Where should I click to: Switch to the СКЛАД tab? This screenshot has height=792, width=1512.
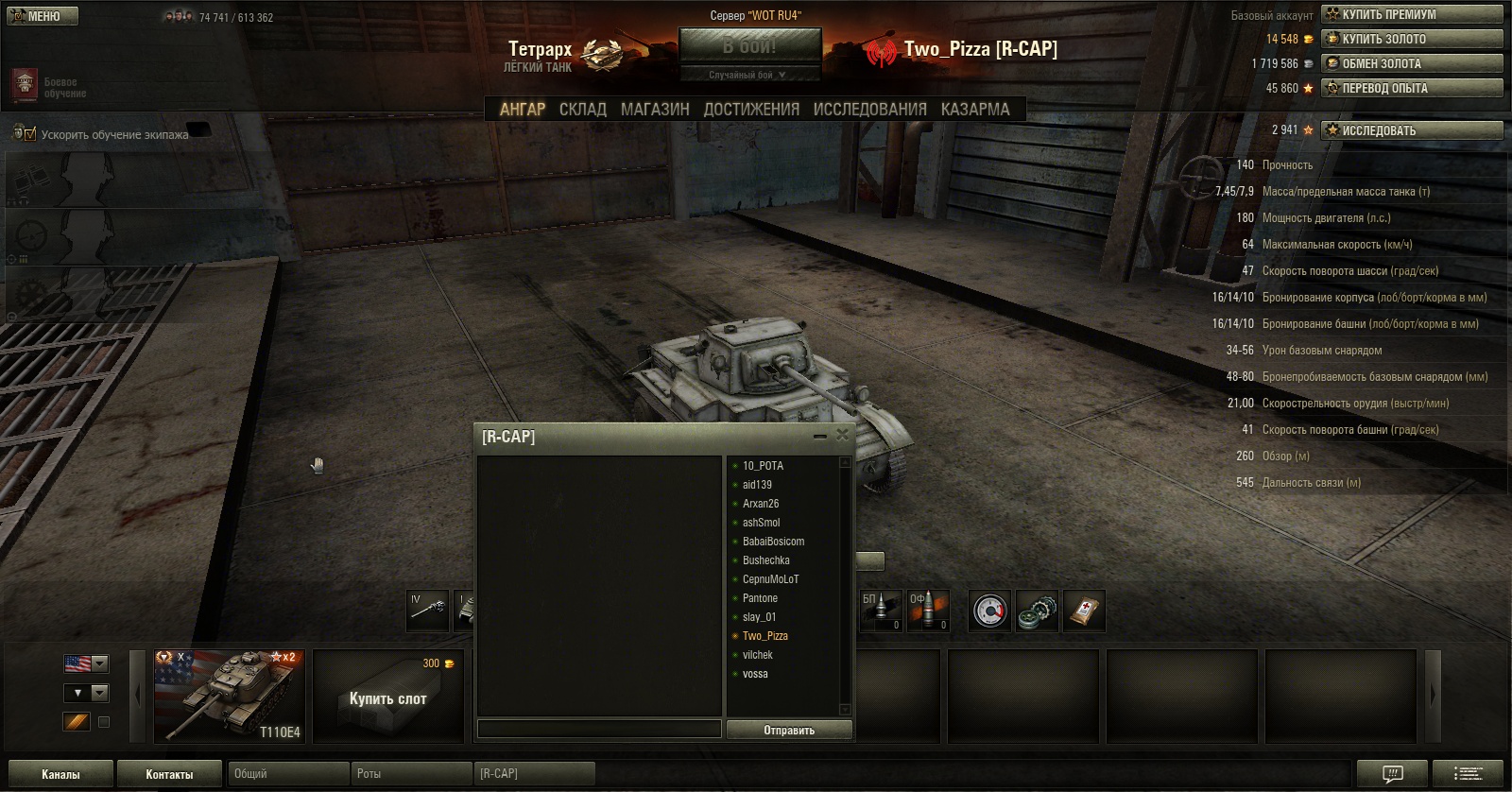click(x=582, y=110)
